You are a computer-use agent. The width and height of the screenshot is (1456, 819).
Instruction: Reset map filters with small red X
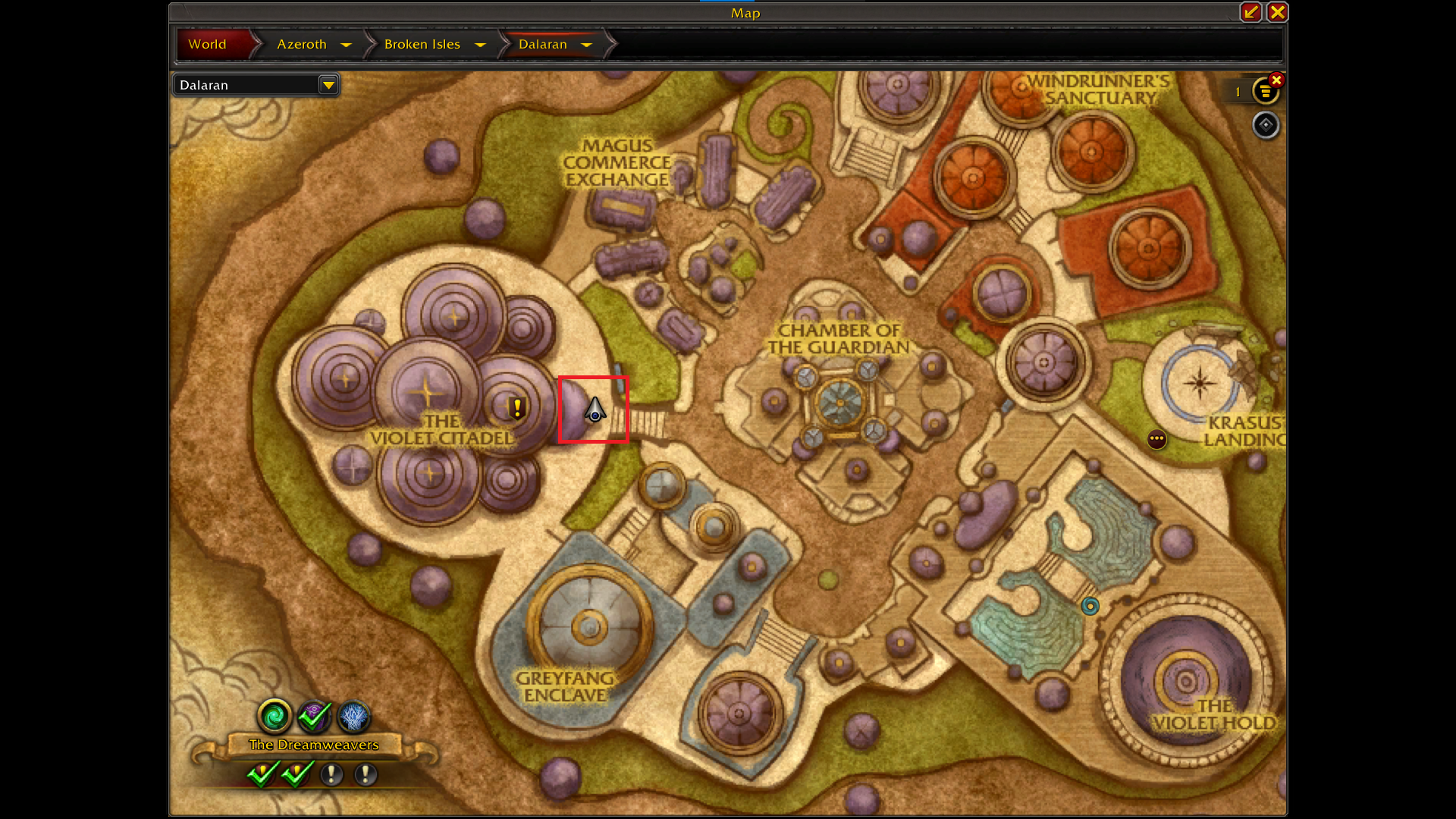coord(1277,80)
